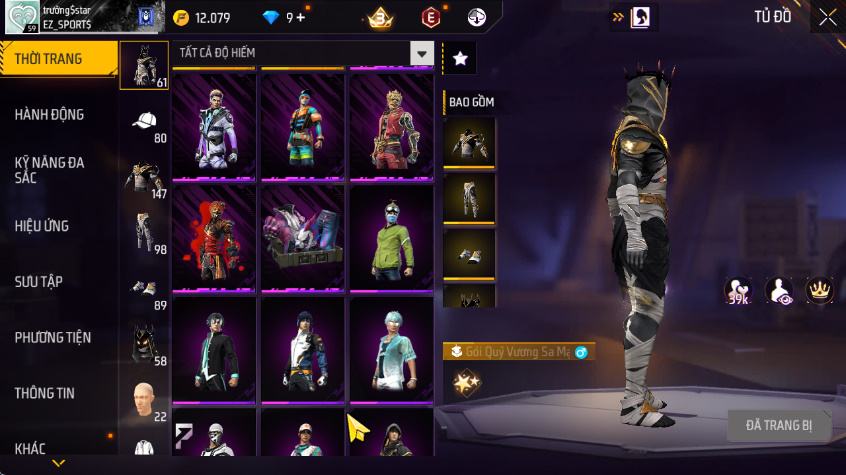Toggle the star favorites filter
Screen dimensions: 846x475
tap(460, 59)
